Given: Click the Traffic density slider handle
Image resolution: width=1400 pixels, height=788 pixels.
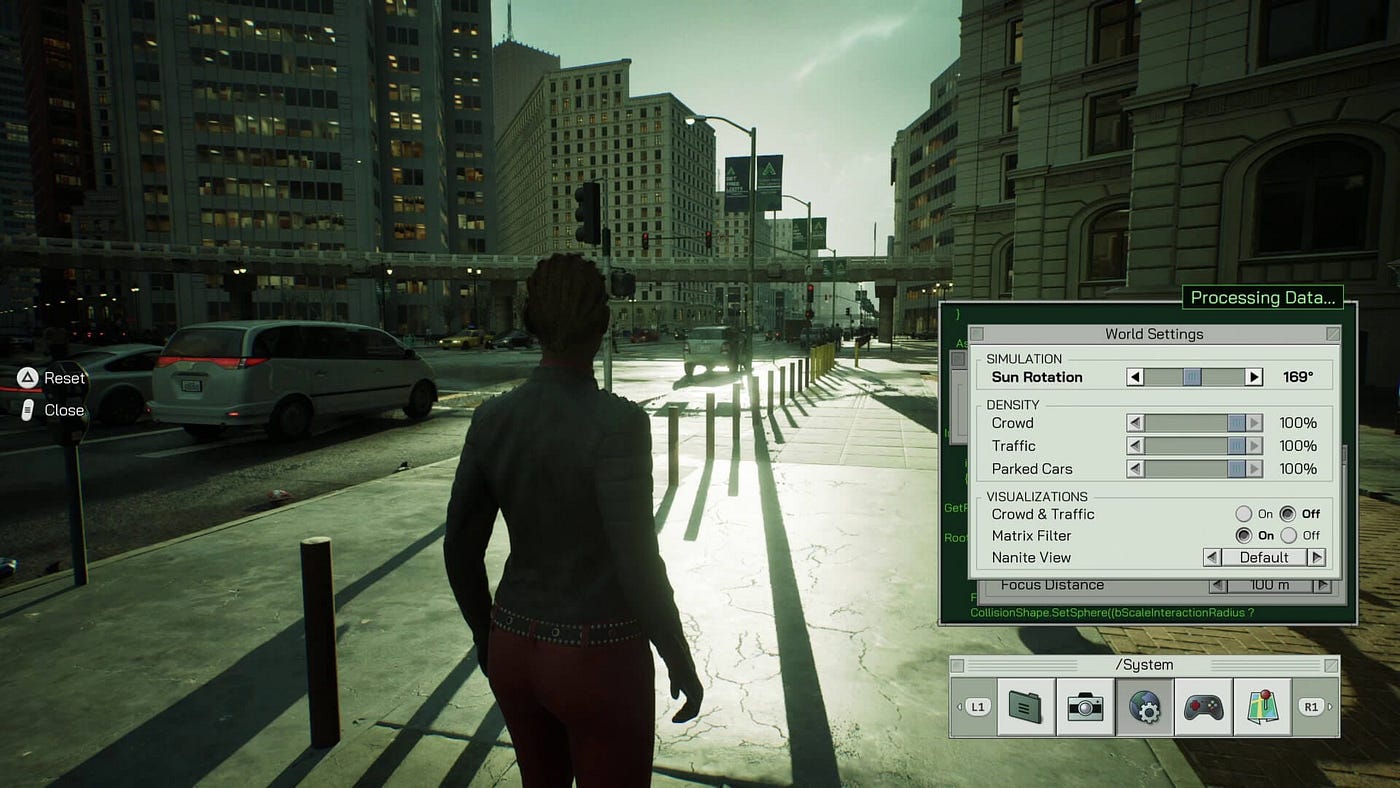Looking at the screenshot, I should [x=1236, y=446].
